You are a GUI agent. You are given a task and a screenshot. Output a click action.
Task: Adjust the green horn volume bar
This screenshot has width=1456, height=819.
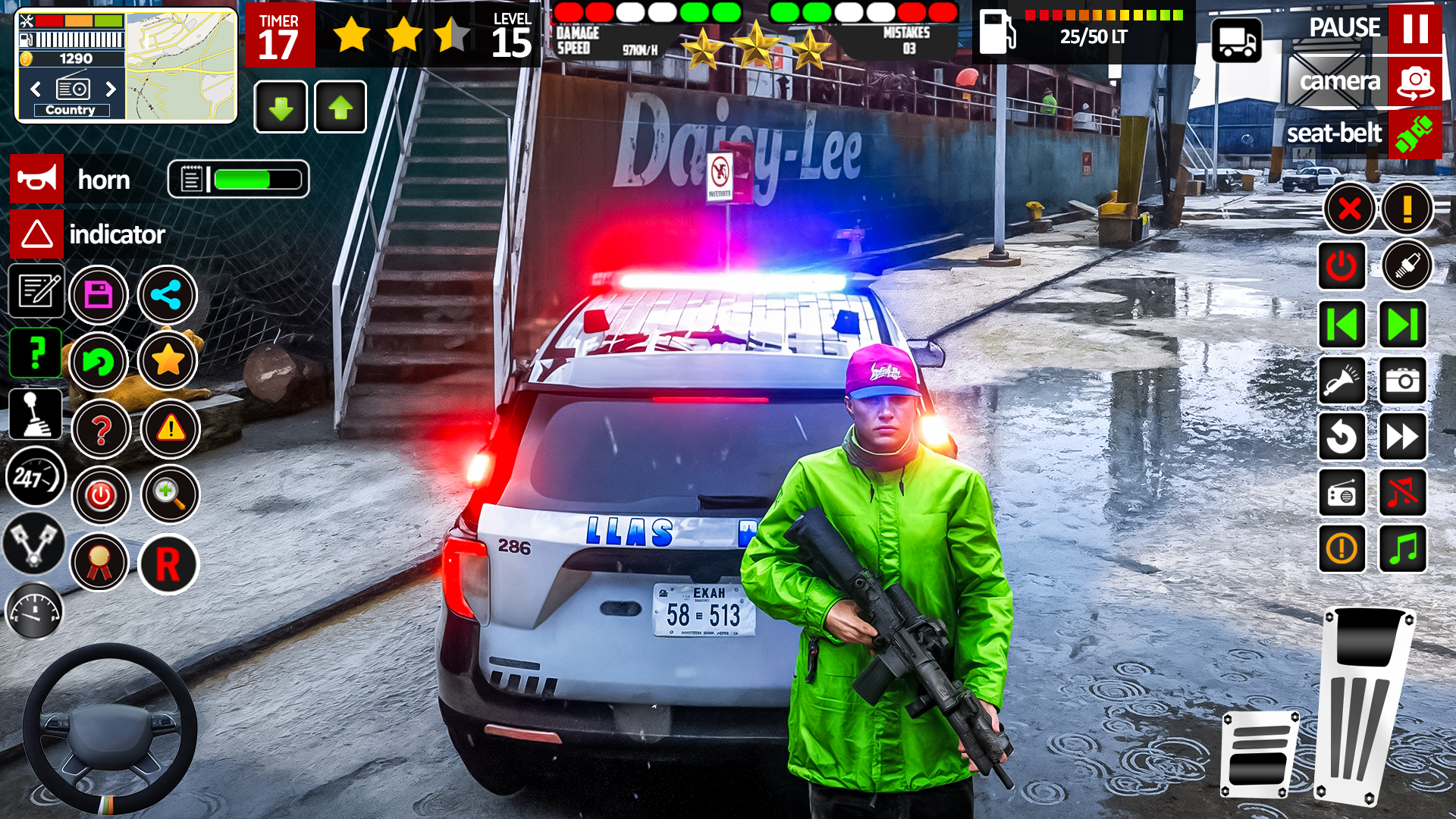(x=258, y=180)
